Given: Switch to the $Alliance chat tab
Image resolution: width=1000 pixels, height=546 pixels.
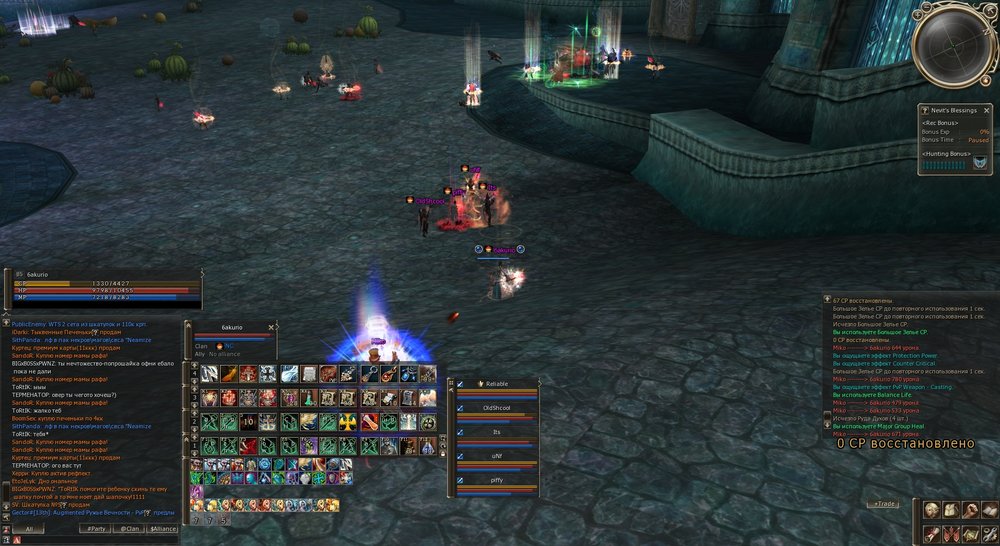Looking at the screenshot, I should [163, 528].
